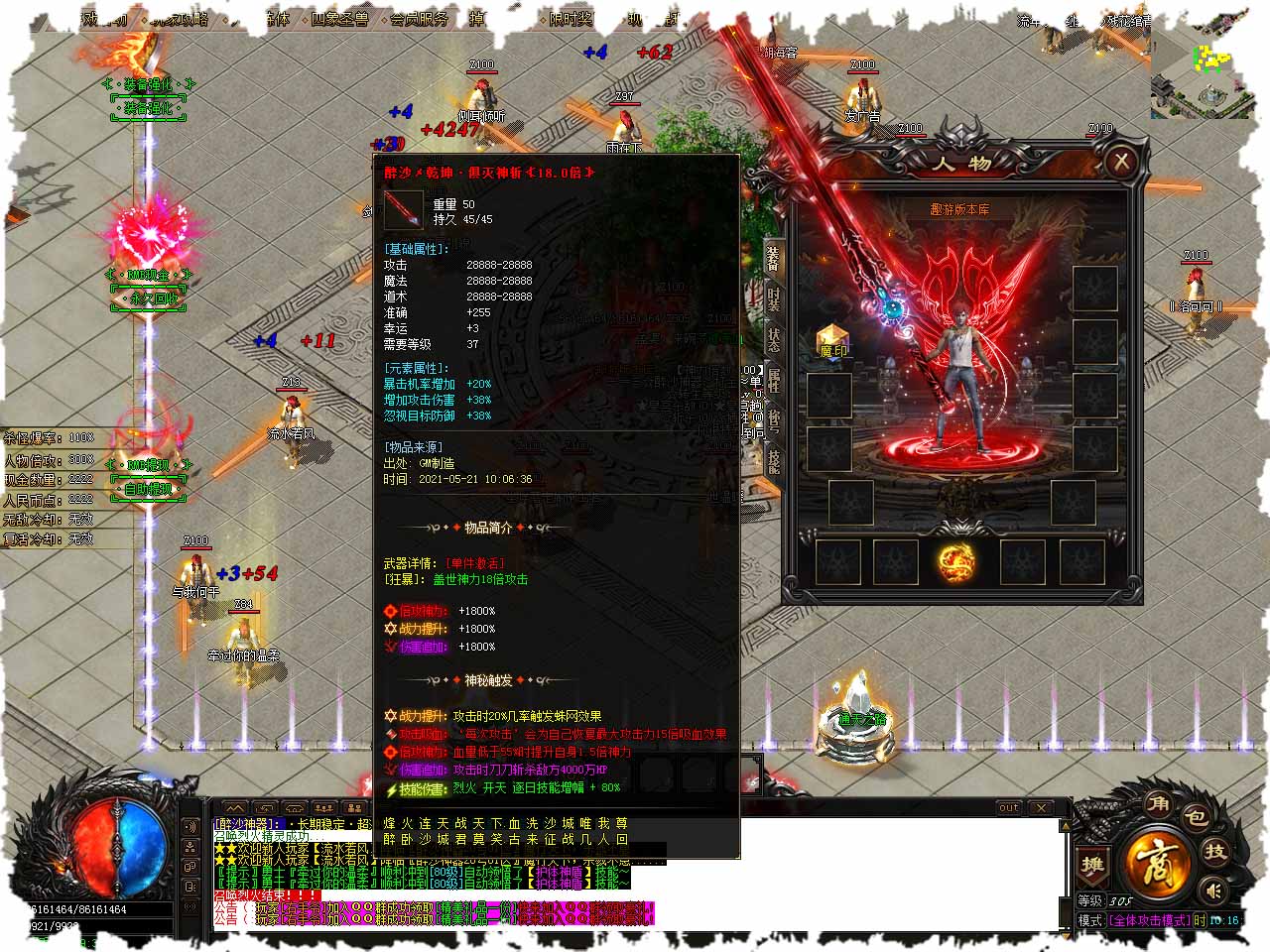Click the large orange 商 shop orb
Screen dimensions: 1270x952
click(x=1157, y=860)
